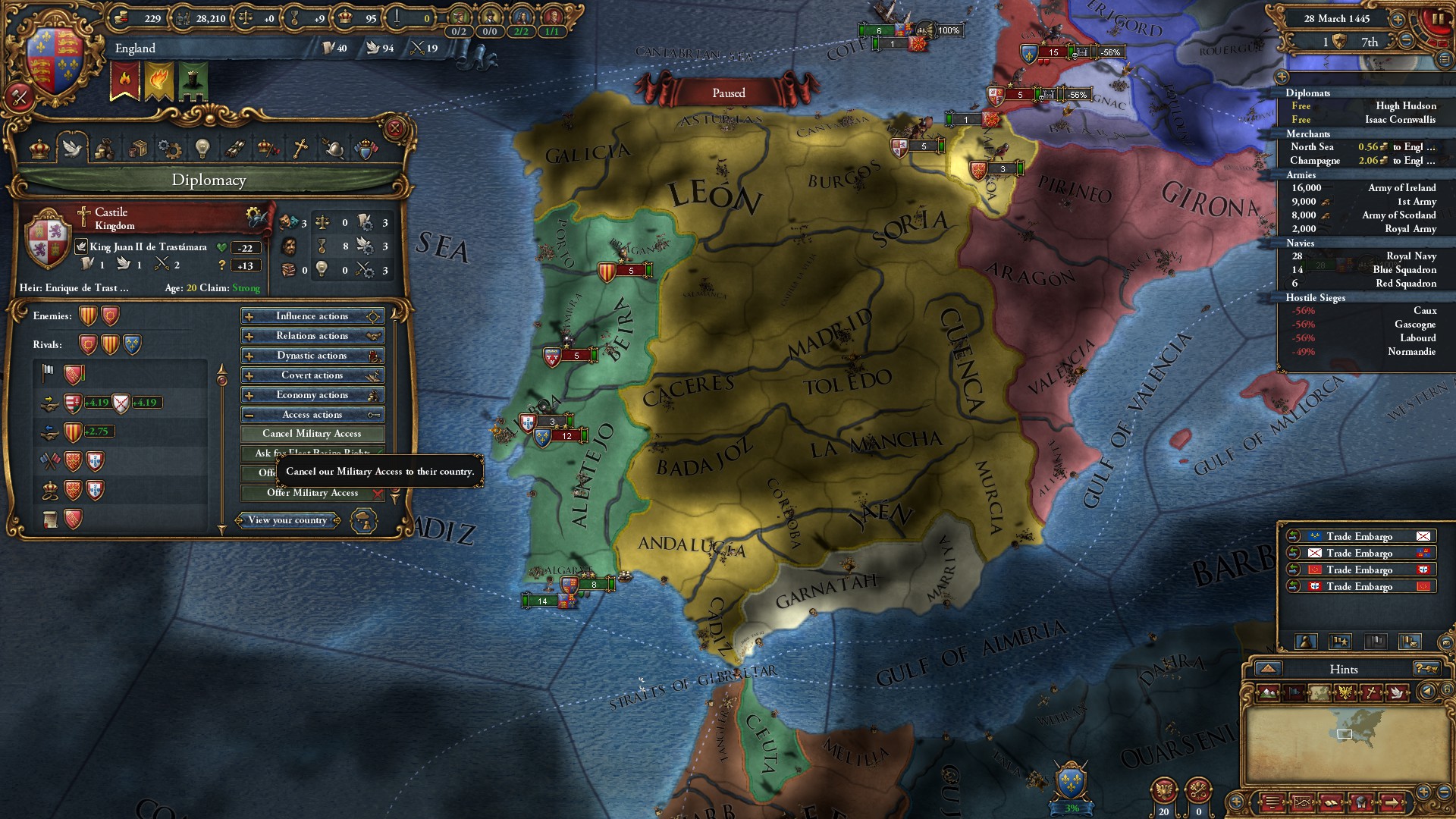The image size is (1456, 819).
Task: Open the Ideas tab with lightbulb icon
Action: click(x=203, y=149)
